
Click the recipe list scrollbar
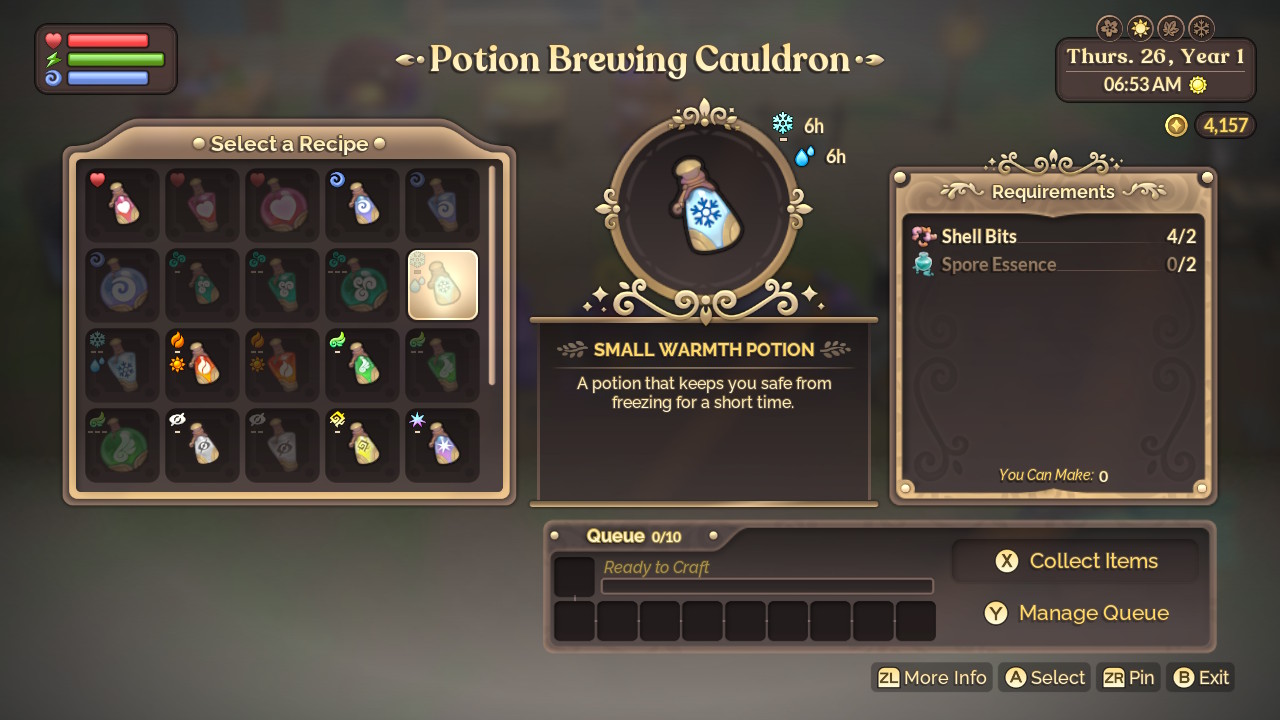[492, 275]
